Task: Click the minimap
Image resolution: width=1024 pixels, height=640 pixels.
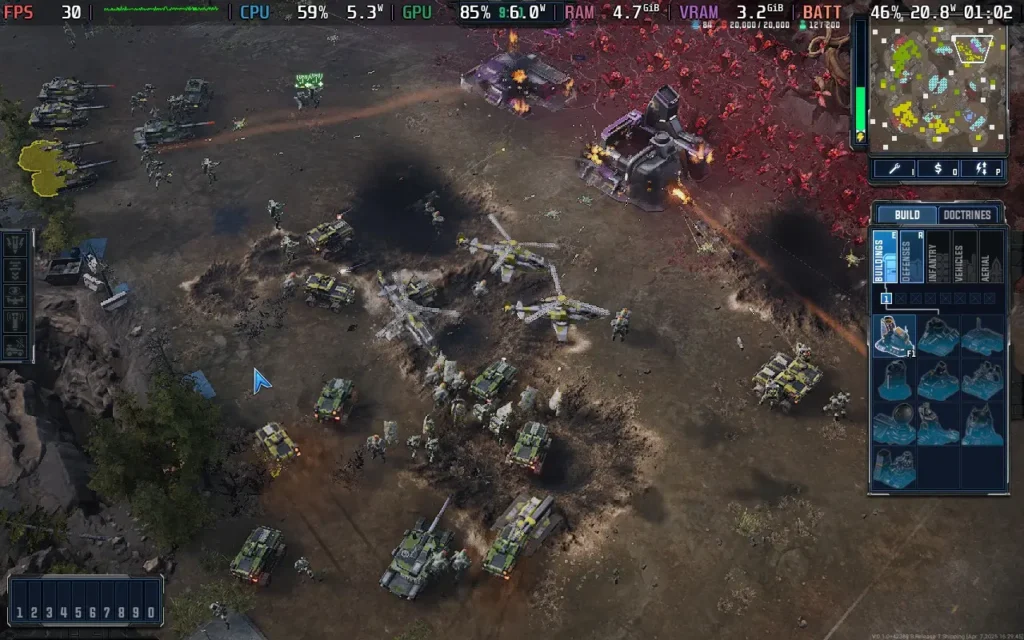Action: pyautogui.click(x=936, y=84)
